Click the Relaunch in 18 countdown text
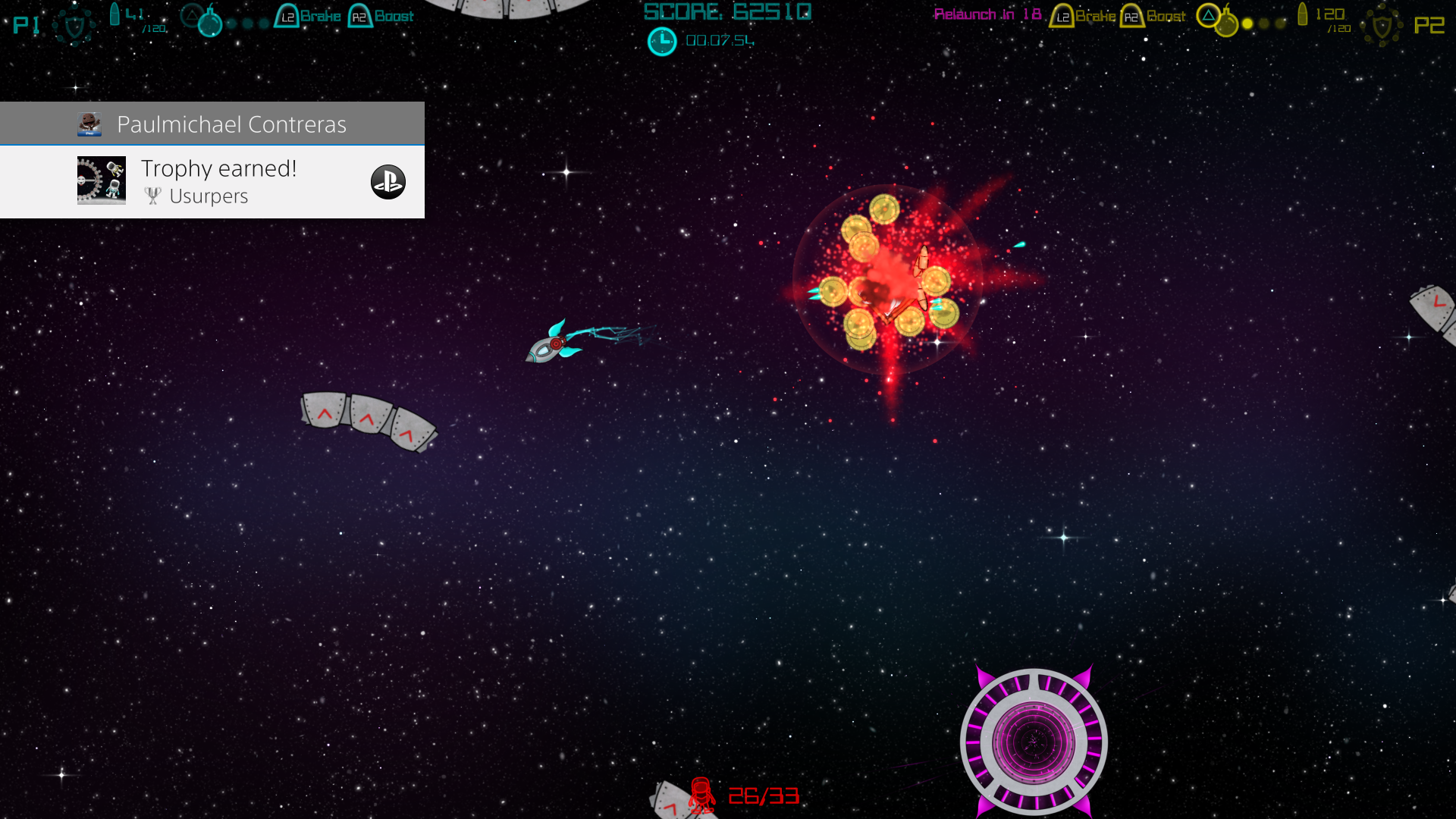Screen dimensions: 1456x819 tap(986, 14)
